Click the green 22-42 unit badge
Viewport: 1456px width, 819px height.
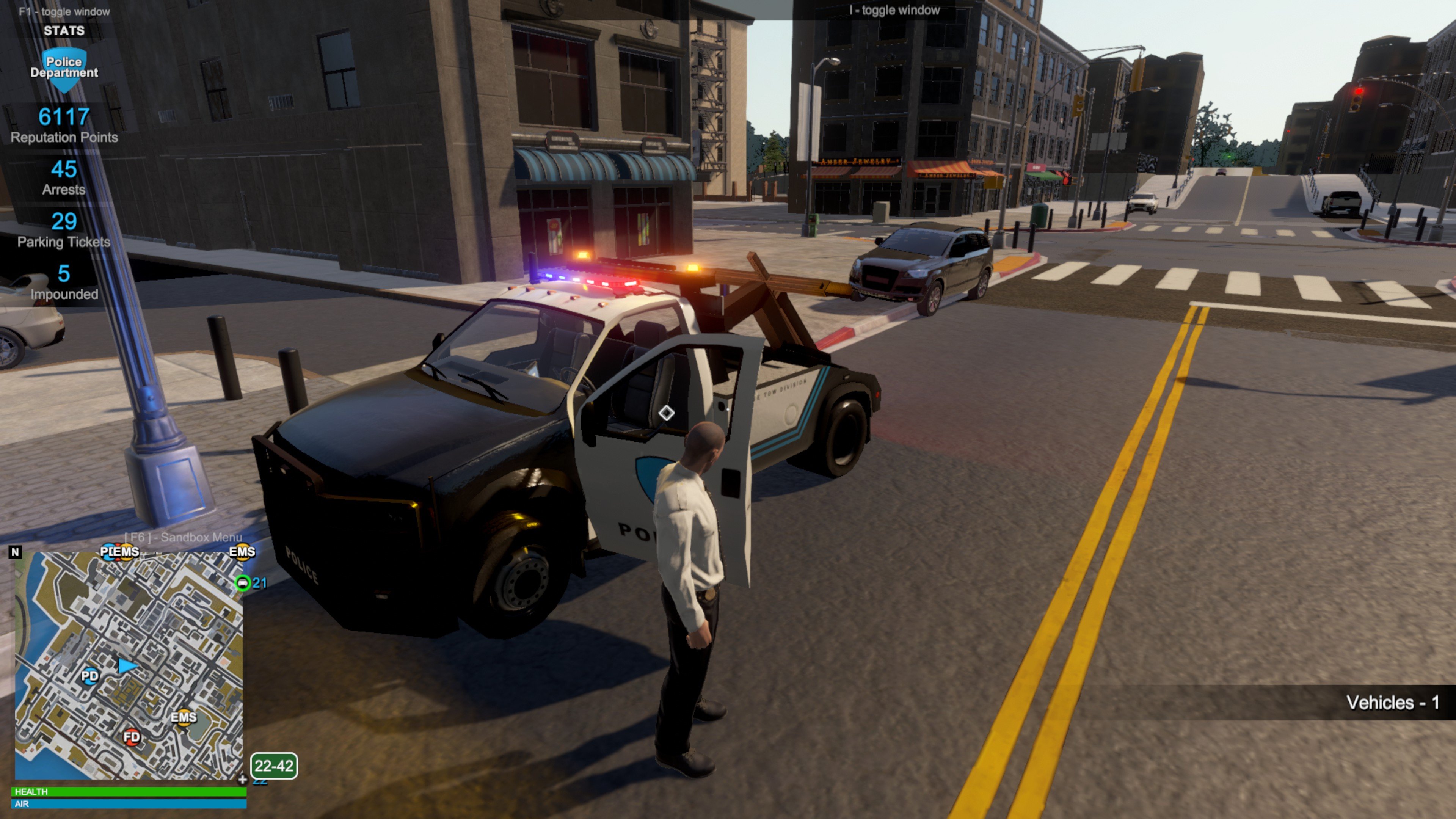pos(273,766)
